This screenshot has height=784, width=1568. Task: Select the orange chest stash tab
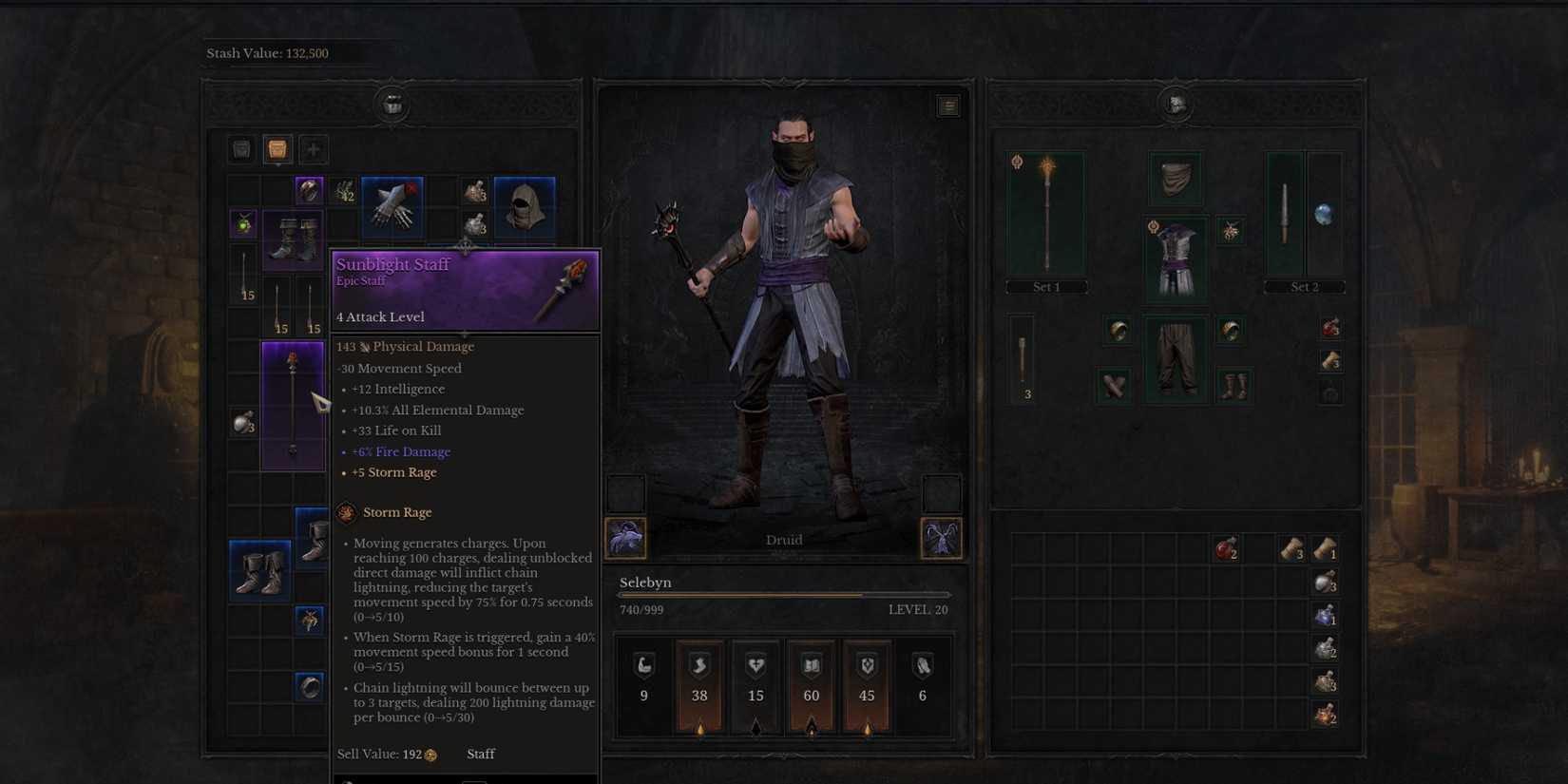(277, 149)
